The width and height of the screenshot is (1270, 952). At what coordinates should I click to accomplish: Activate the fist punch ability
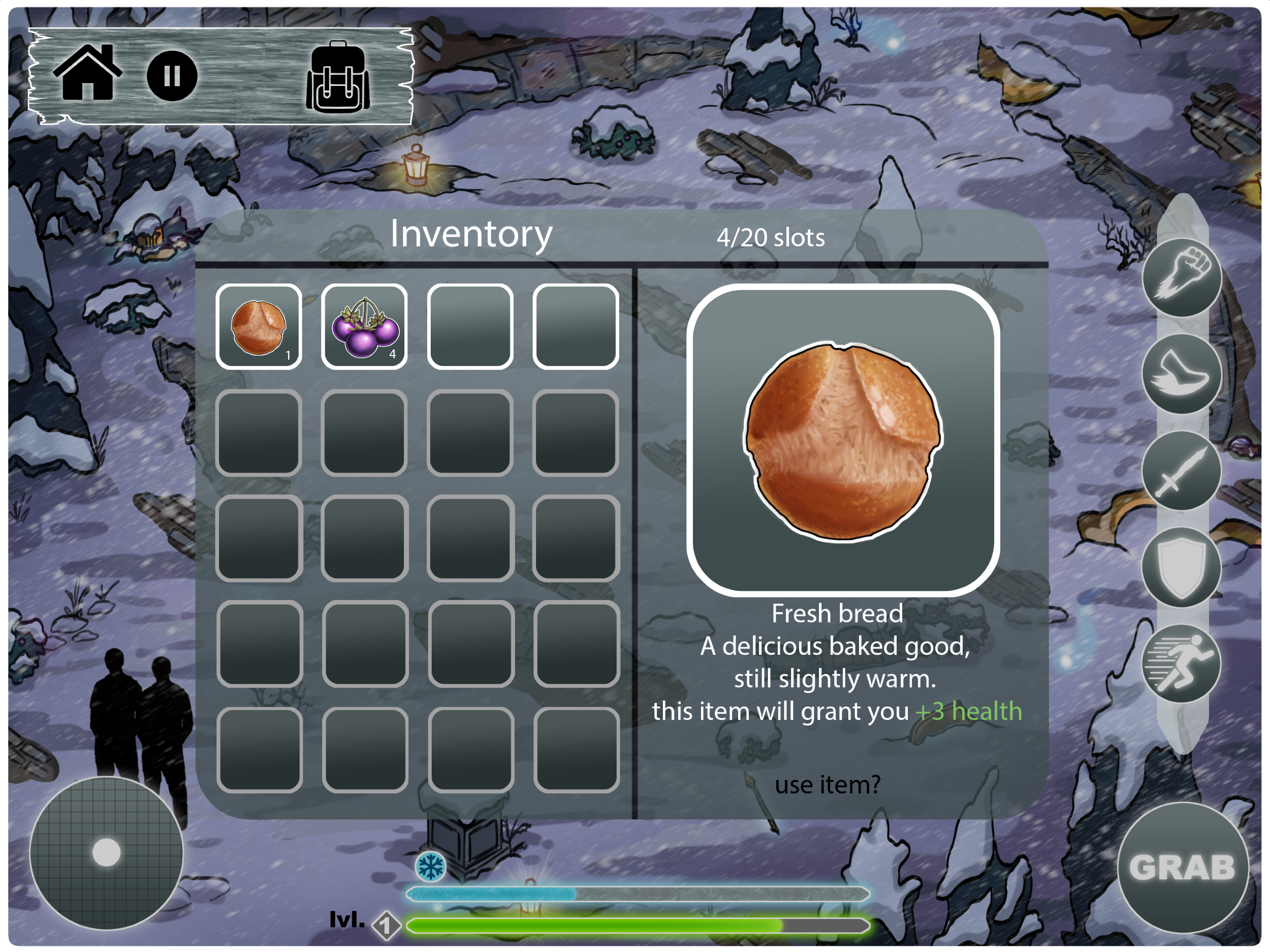pyautogui.click(x=1182, y=277)
